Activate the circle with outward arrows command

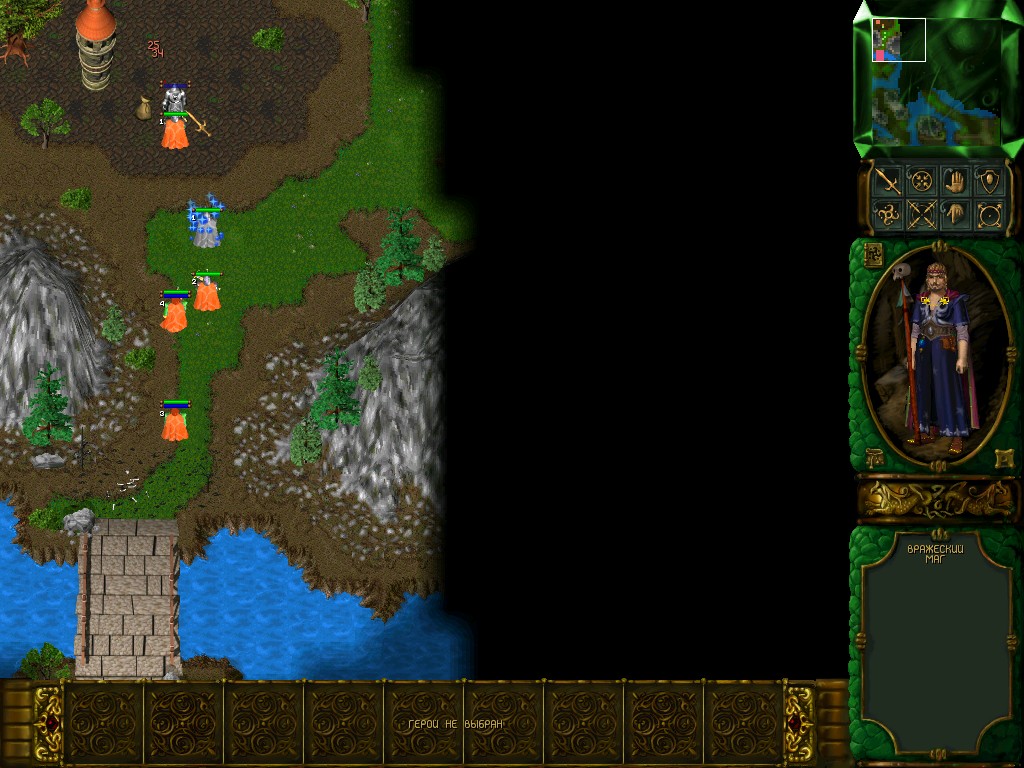point(990,214)
